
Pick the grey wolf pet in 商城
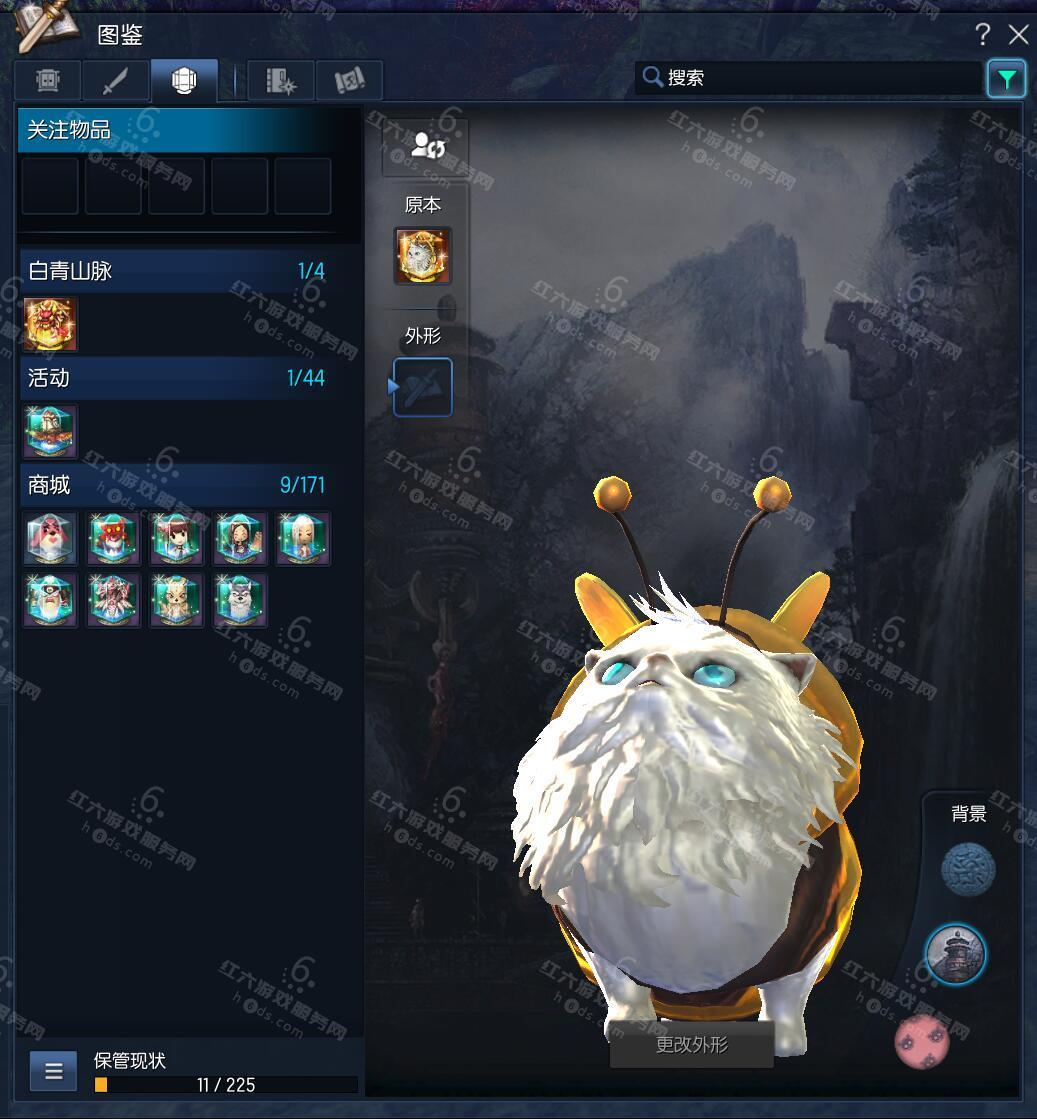coord(240,601)
